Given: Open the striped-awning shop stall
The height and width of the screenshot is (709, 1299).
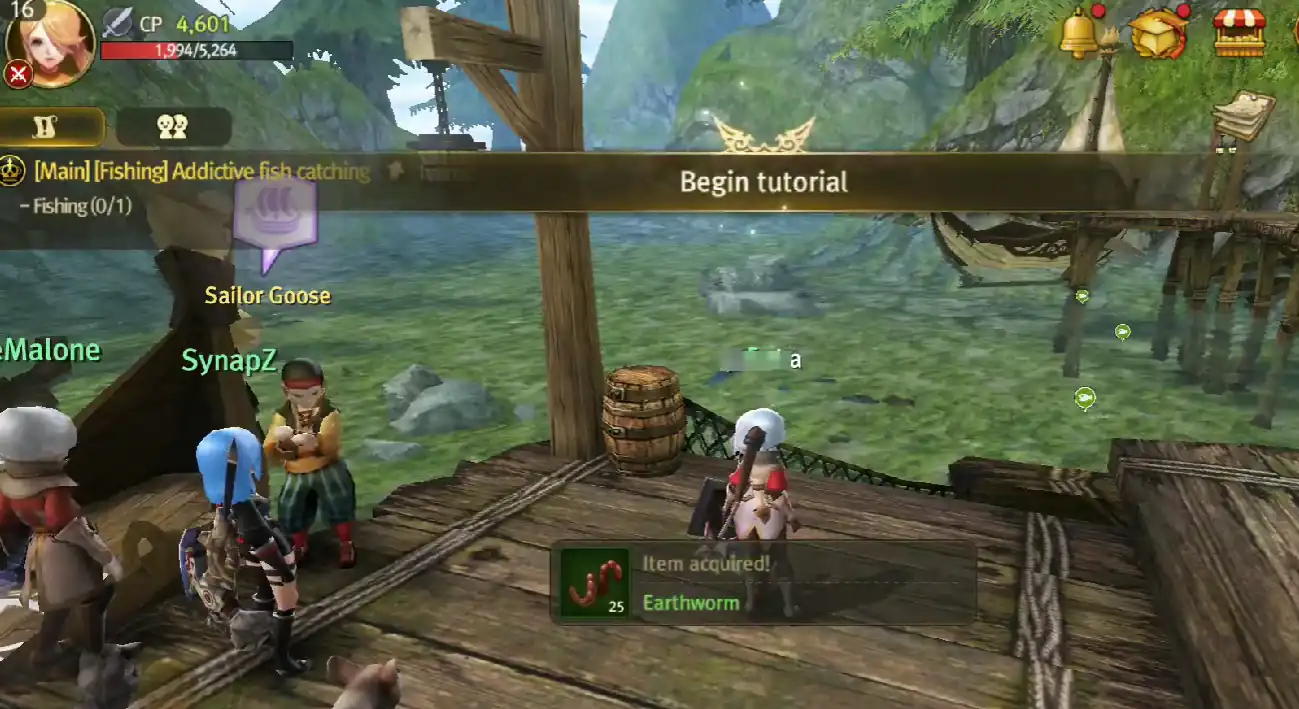Looking at the screenshot, I should pyautogui.click(x=1239, y=32).
